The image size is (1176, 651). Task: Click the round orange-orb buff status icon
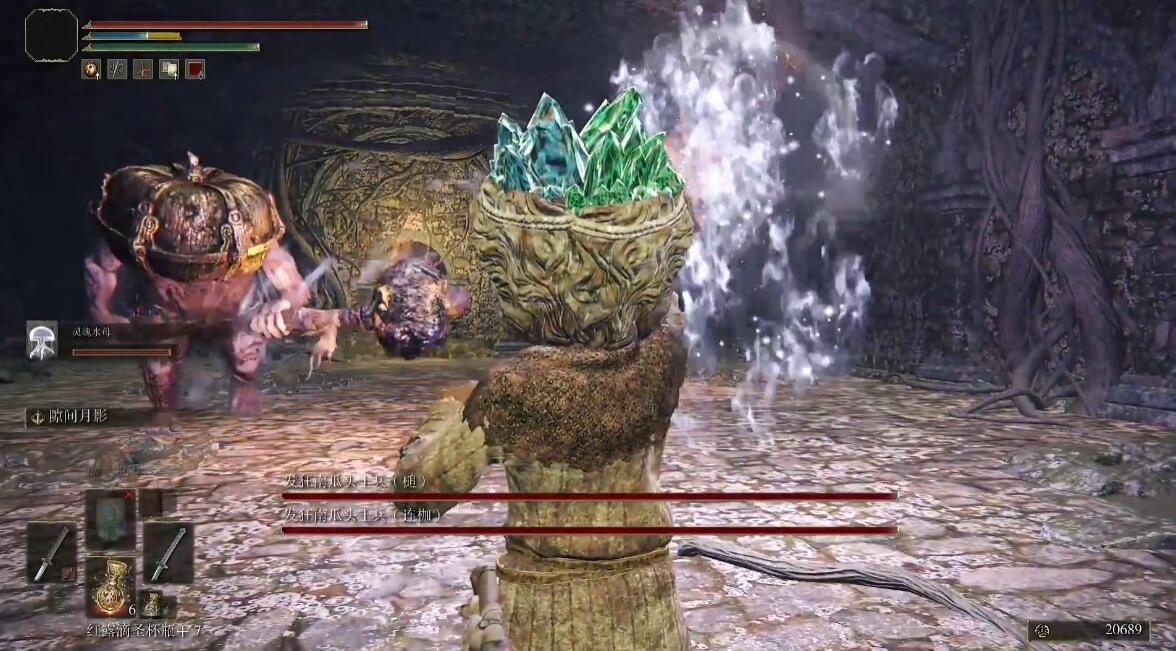pos(91,69)
